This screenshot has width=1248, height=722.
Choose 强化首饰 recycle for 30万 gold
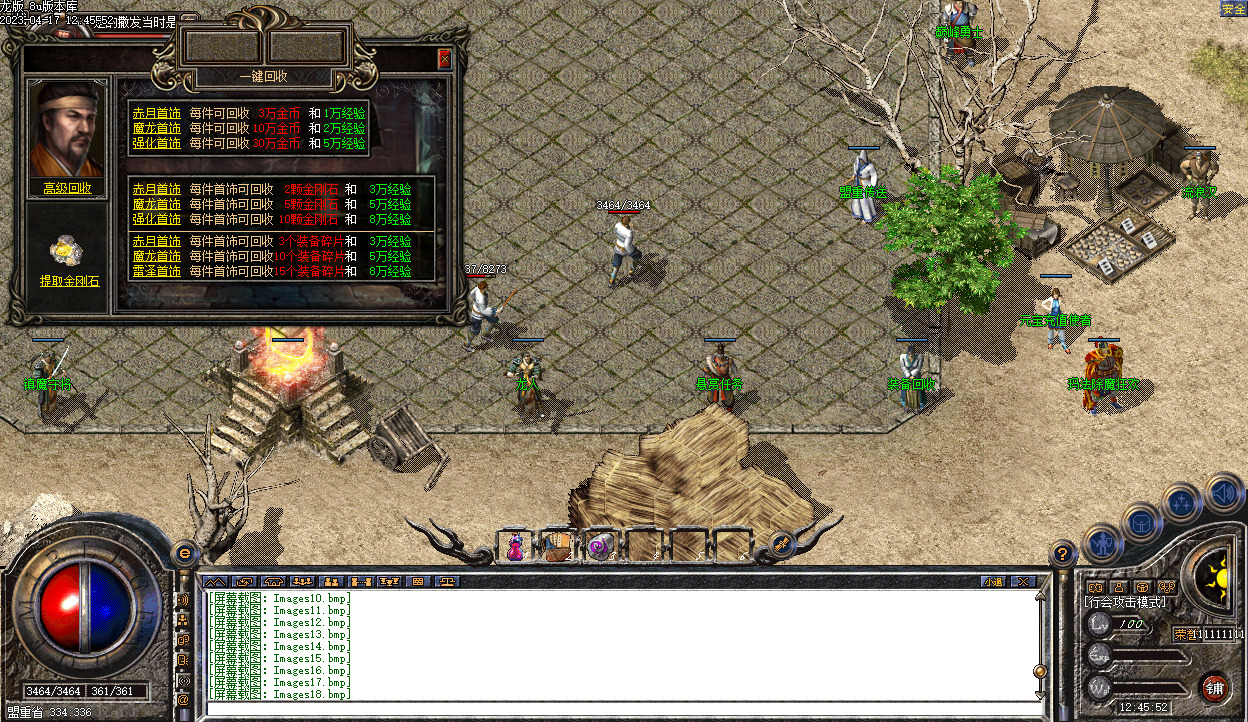point(157,143)
